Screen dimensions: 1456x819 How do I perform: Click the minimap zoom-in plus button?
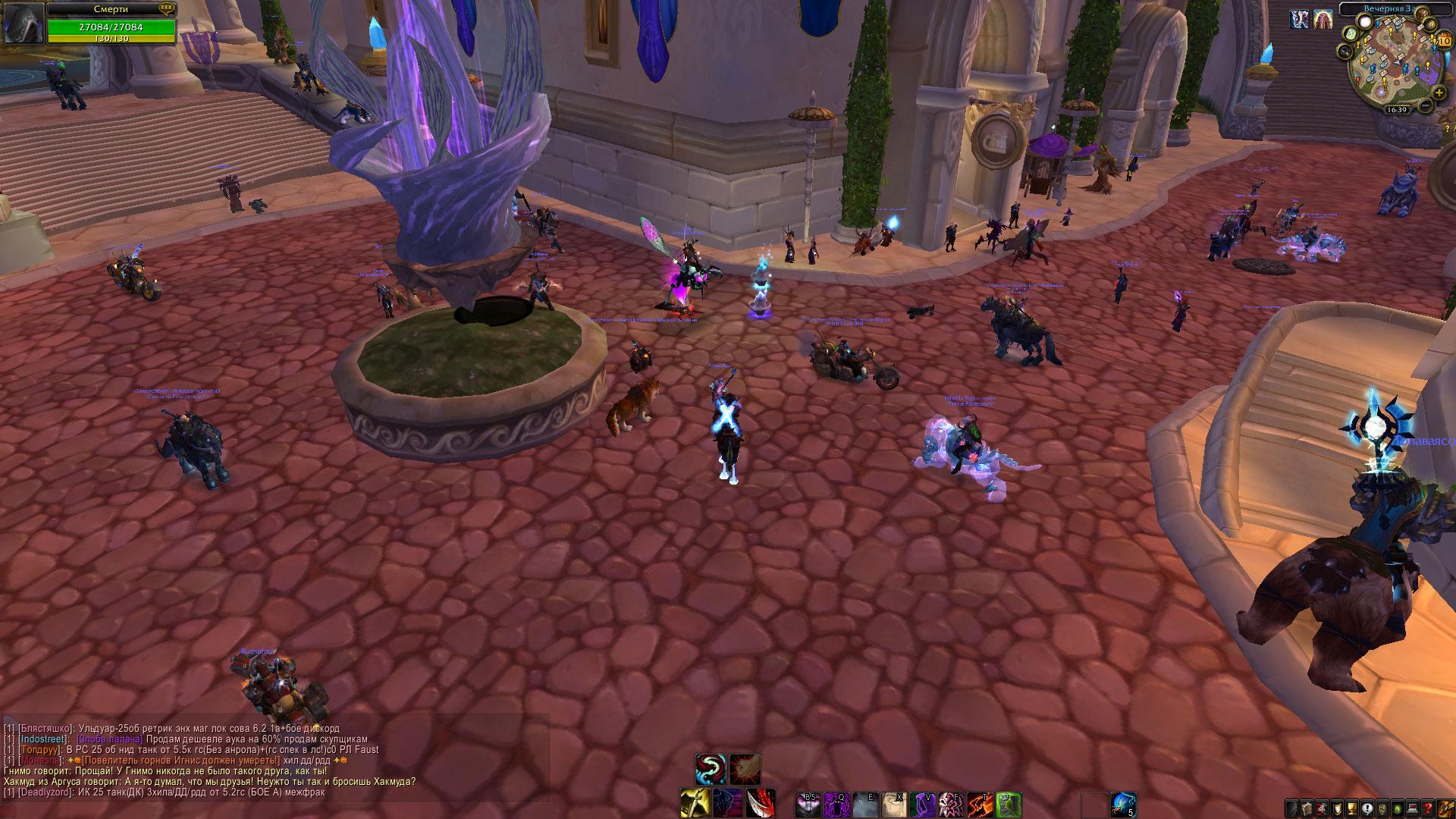click(1440, 93)
